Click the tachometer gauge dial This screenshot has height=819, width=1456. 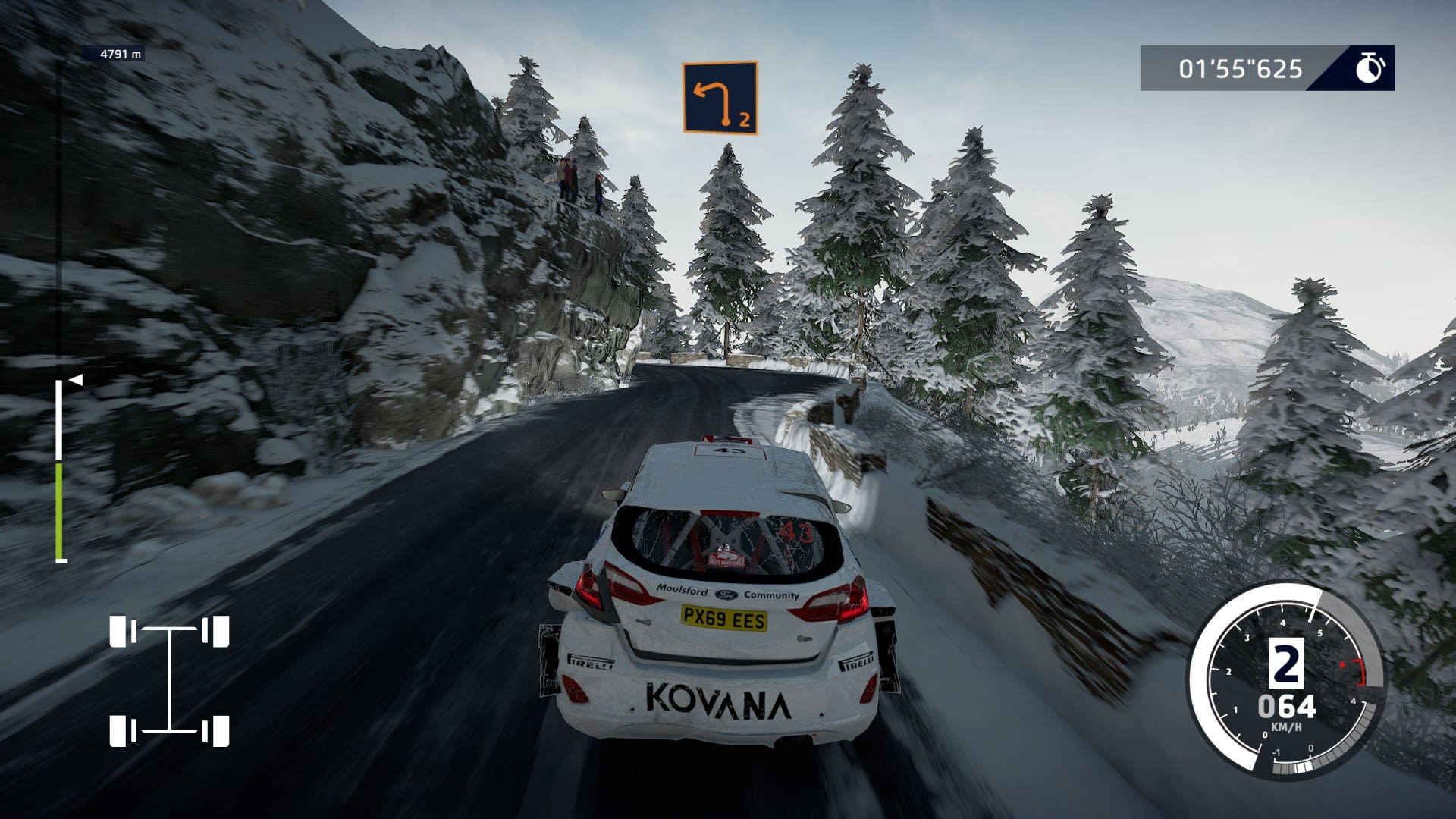(x=1285, y=680)
